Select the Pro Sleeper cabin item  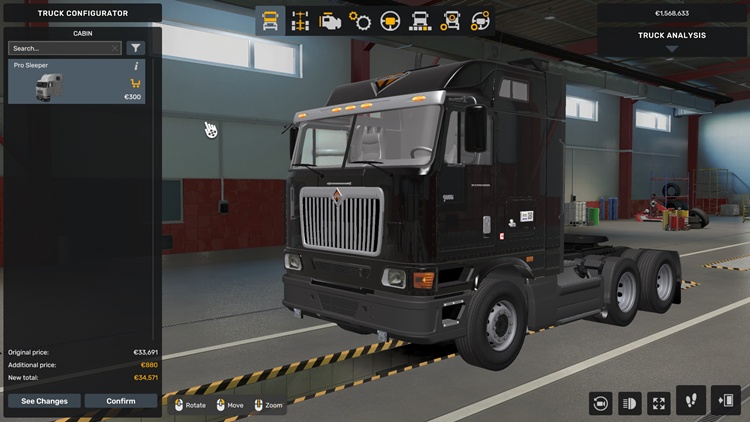[x=76, y=81]
